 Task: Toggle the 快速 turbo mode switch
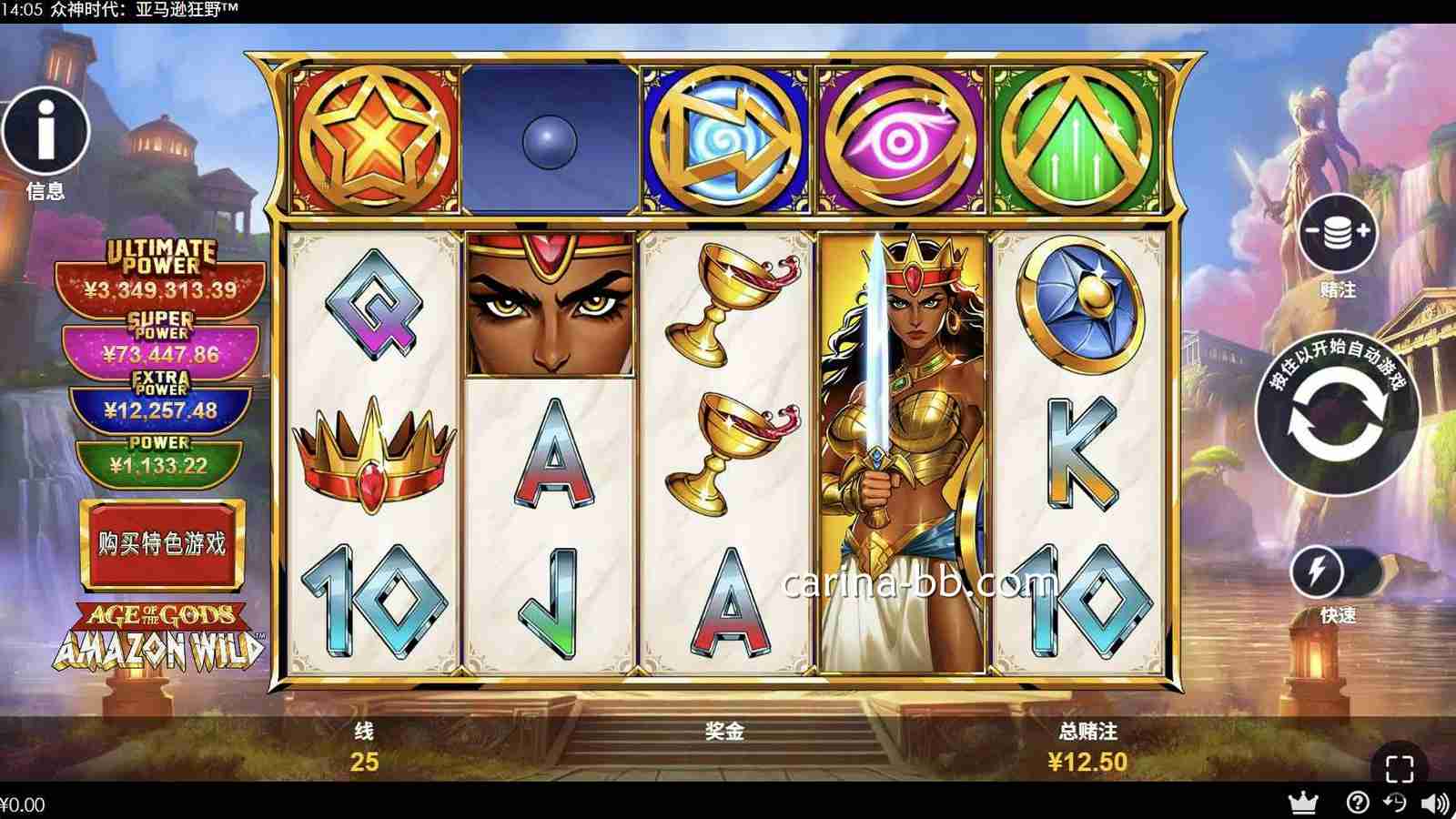(1336, 571)
